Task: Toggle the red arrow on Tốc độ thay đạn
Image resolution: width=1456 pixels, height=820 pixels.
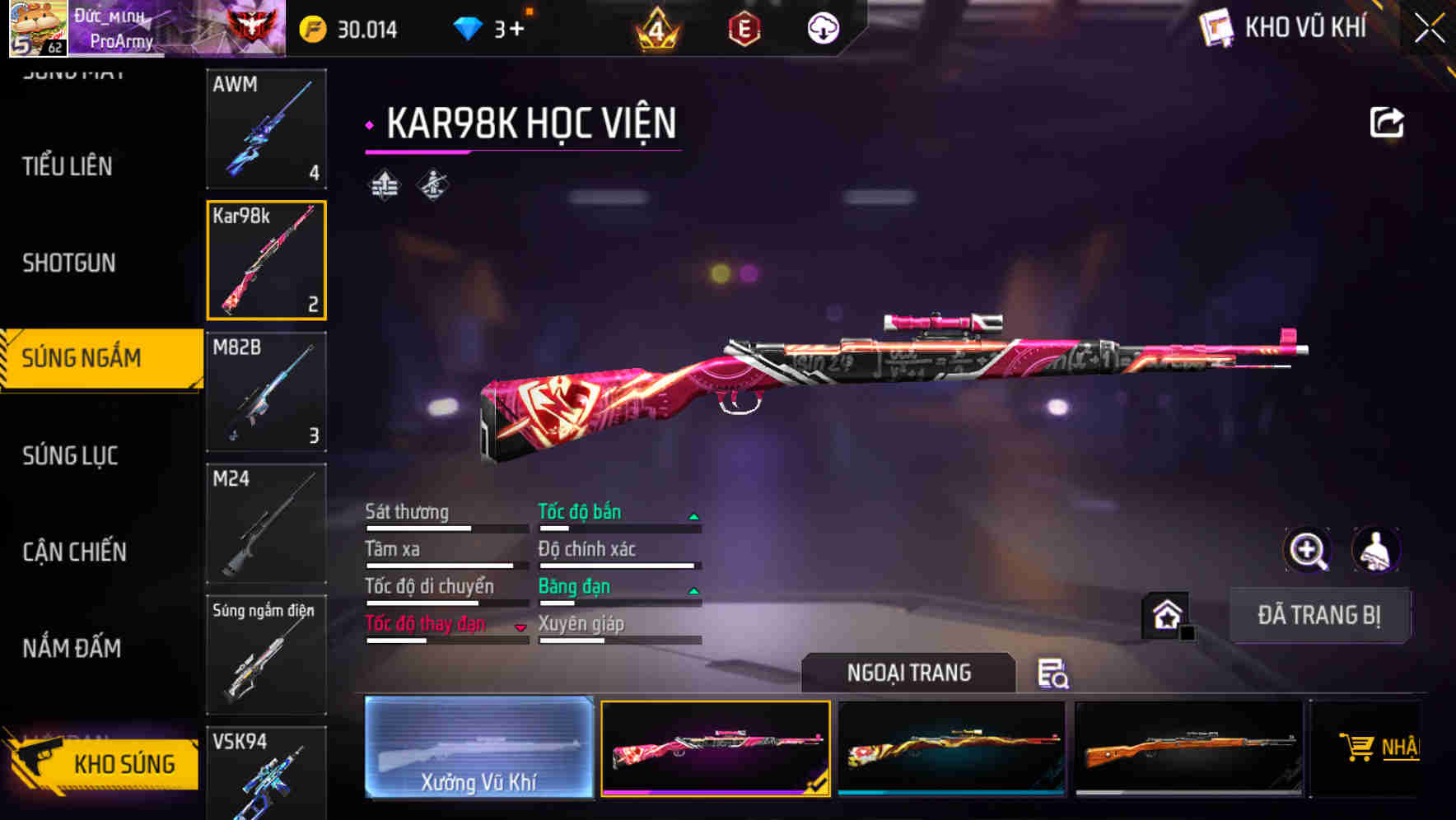Action: pos(521,627)
